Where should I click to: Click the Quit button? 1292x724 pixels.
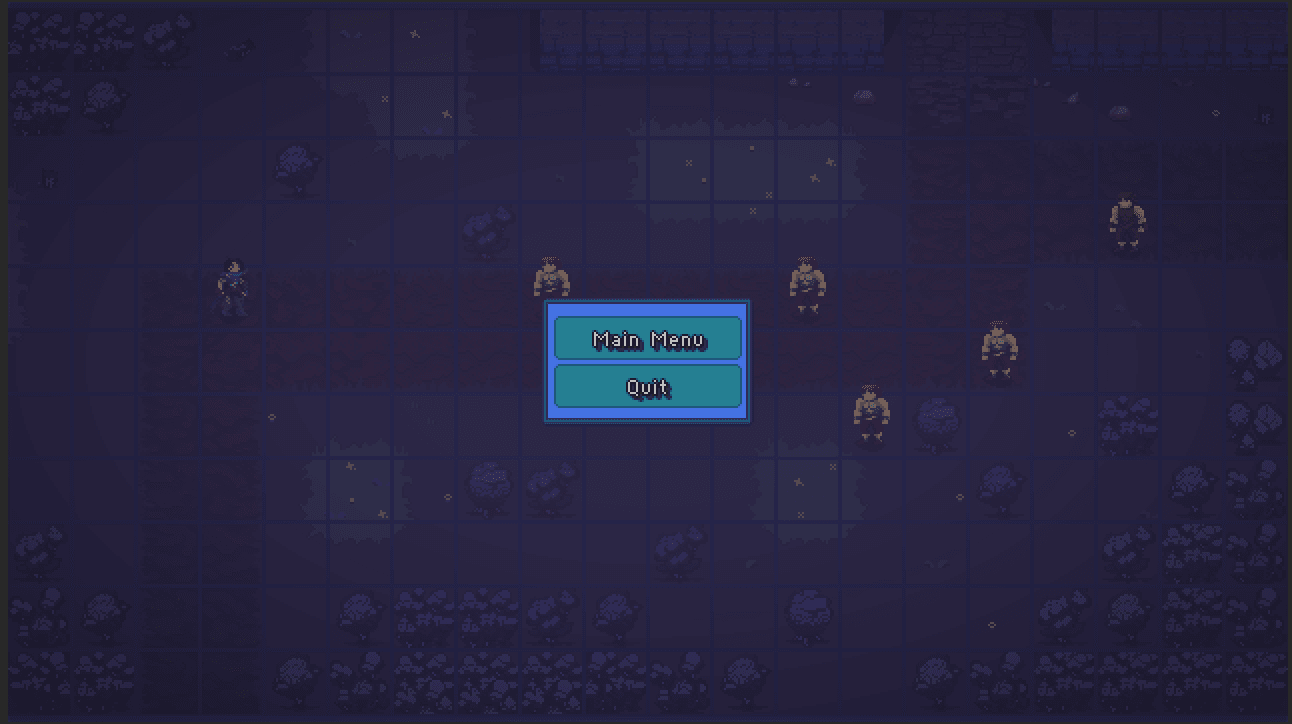[x=647, y=387]
